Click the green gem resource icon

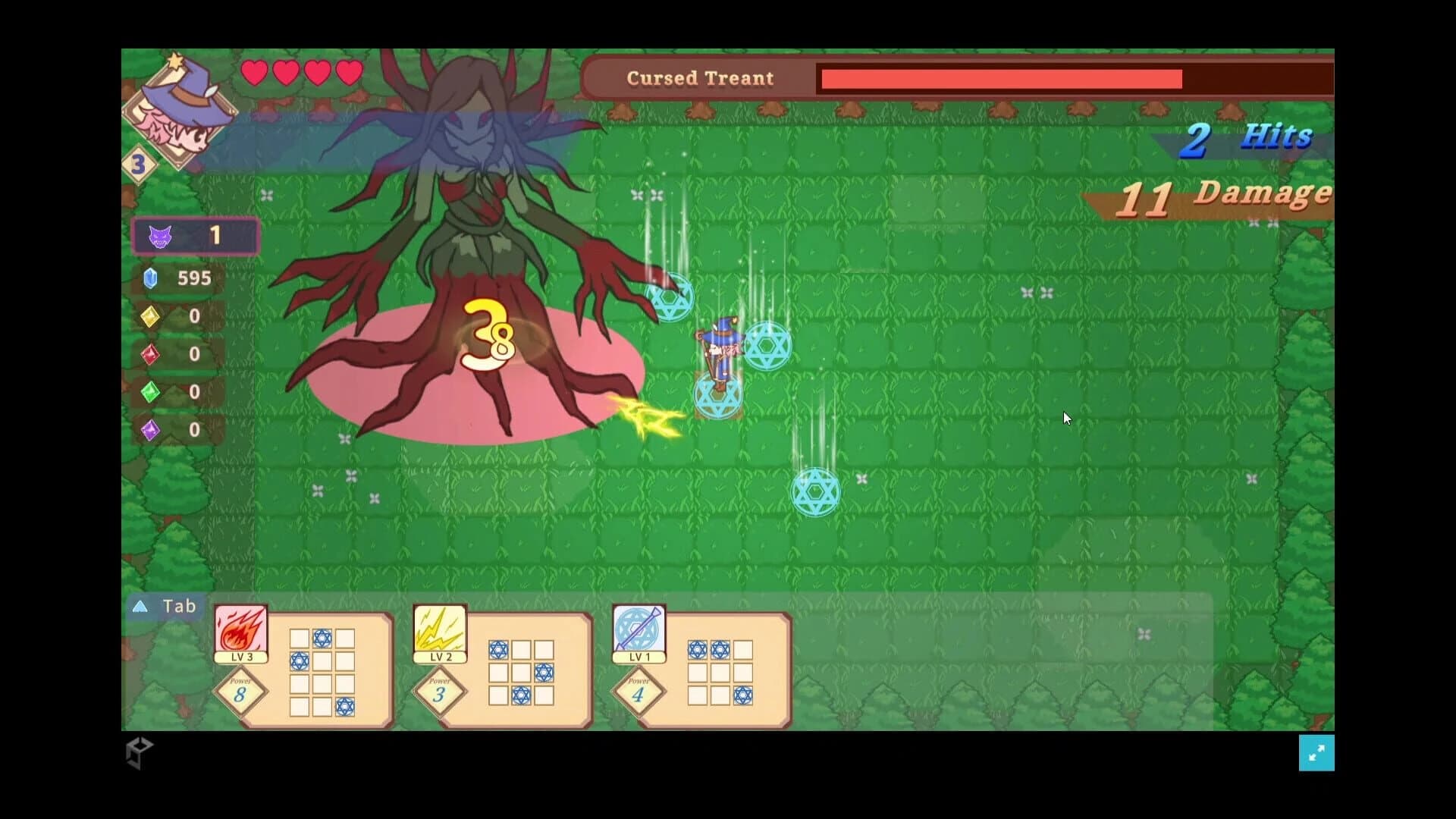click(x=150, y=392)
